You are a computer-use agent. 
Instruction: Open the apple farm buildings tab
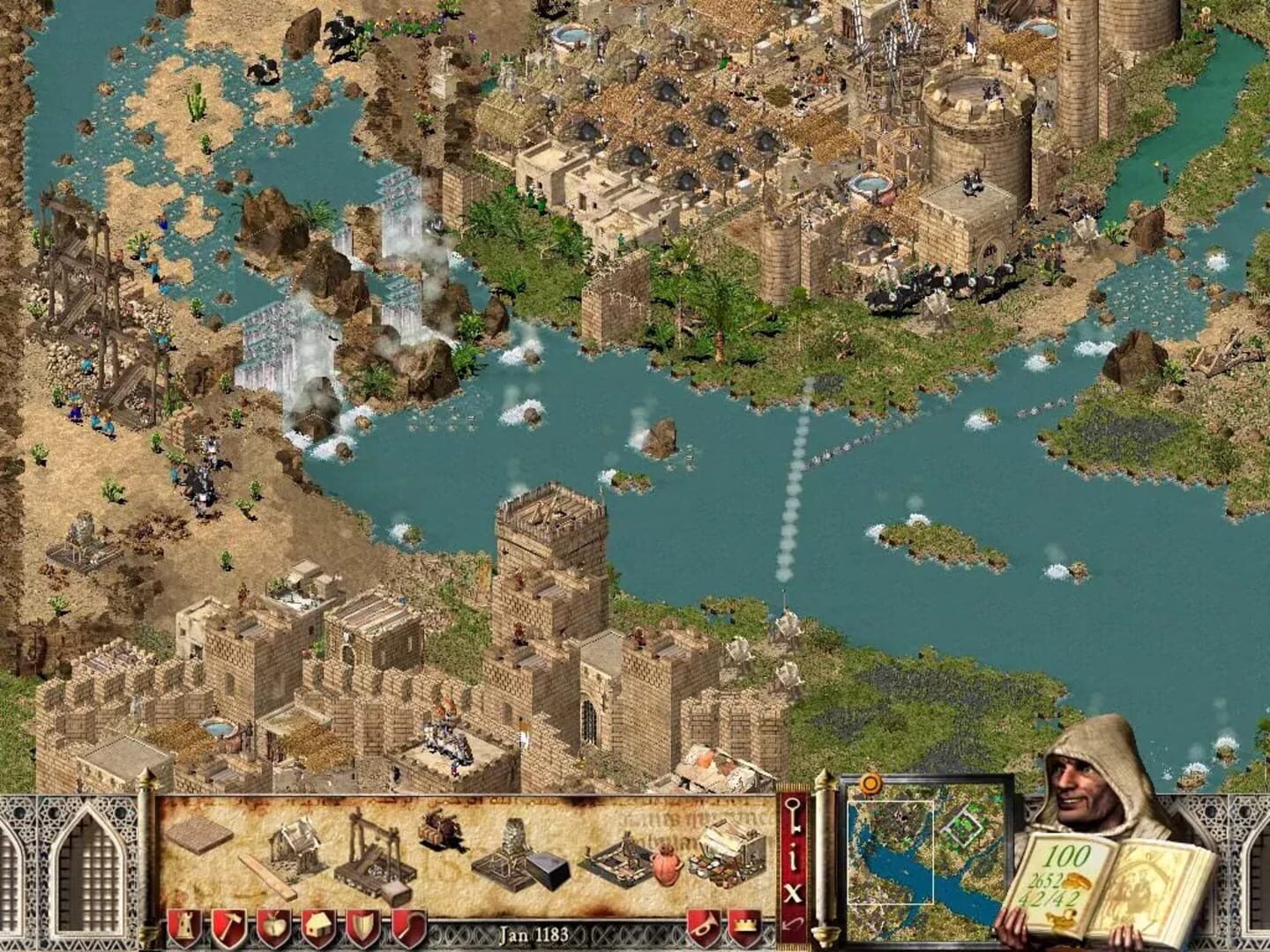273,926
